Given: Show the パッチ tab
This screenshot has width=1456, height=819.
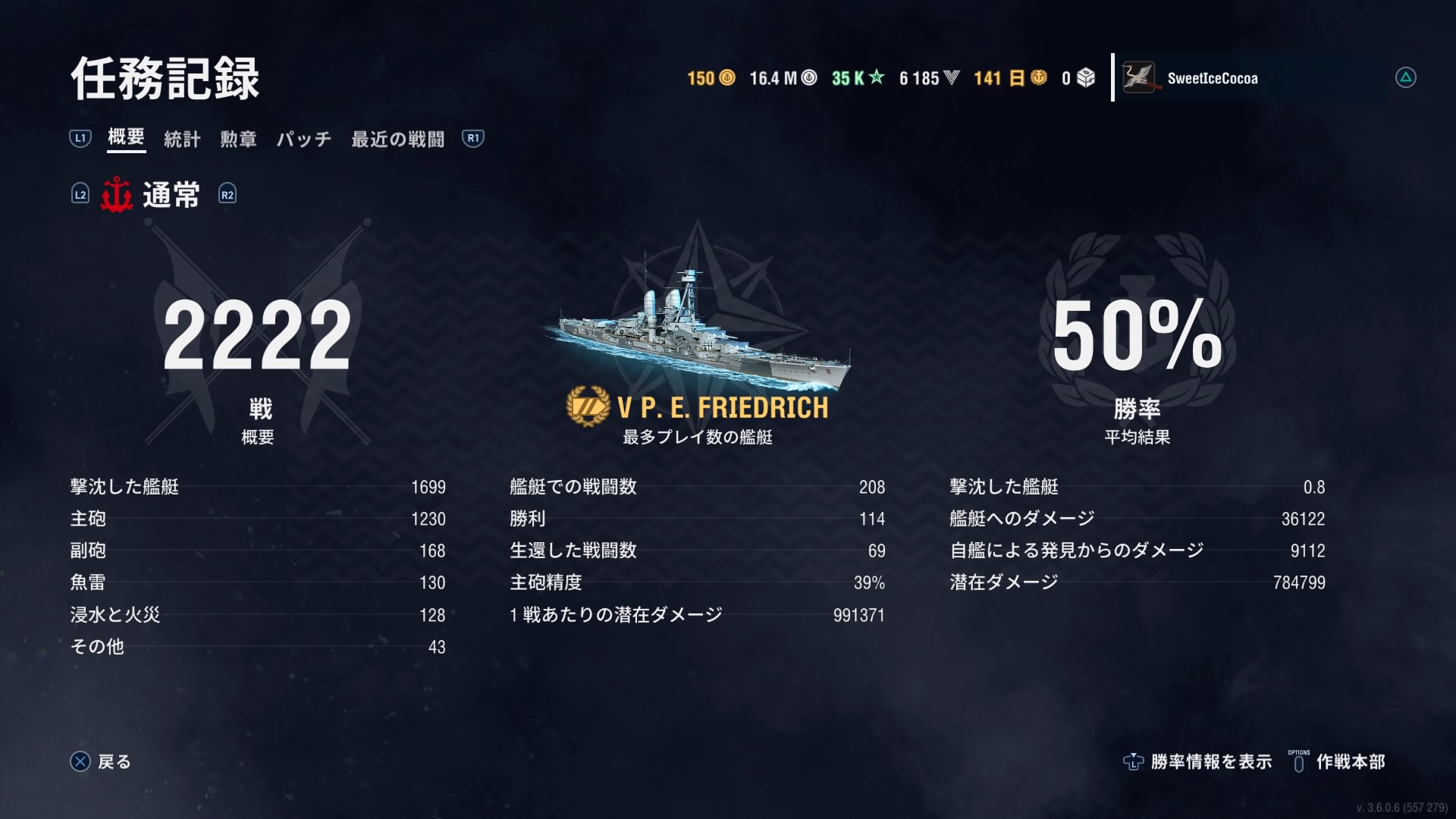Looking at the screenshot, I should (x=303, y=139).
